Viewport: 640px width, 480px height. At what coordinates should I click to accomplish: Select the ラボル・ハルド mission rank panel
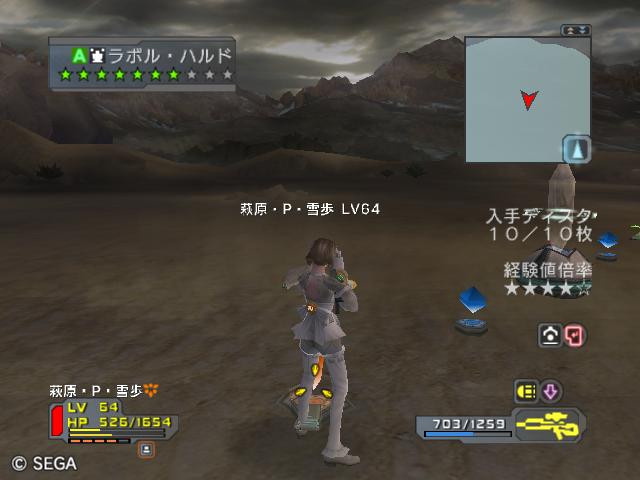coord(143,64)
